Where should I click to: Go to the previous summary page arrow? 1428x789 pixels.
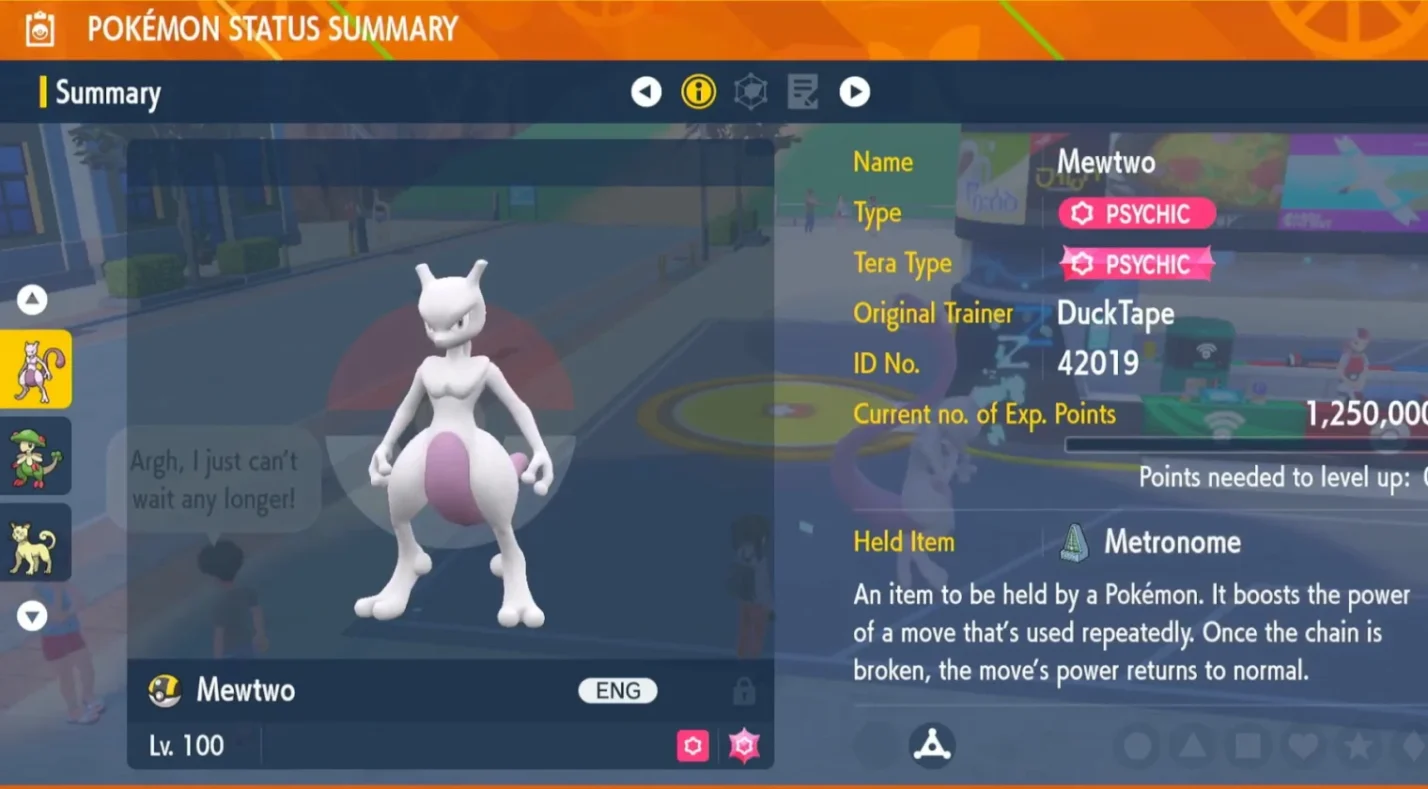[x=646, y=92]
